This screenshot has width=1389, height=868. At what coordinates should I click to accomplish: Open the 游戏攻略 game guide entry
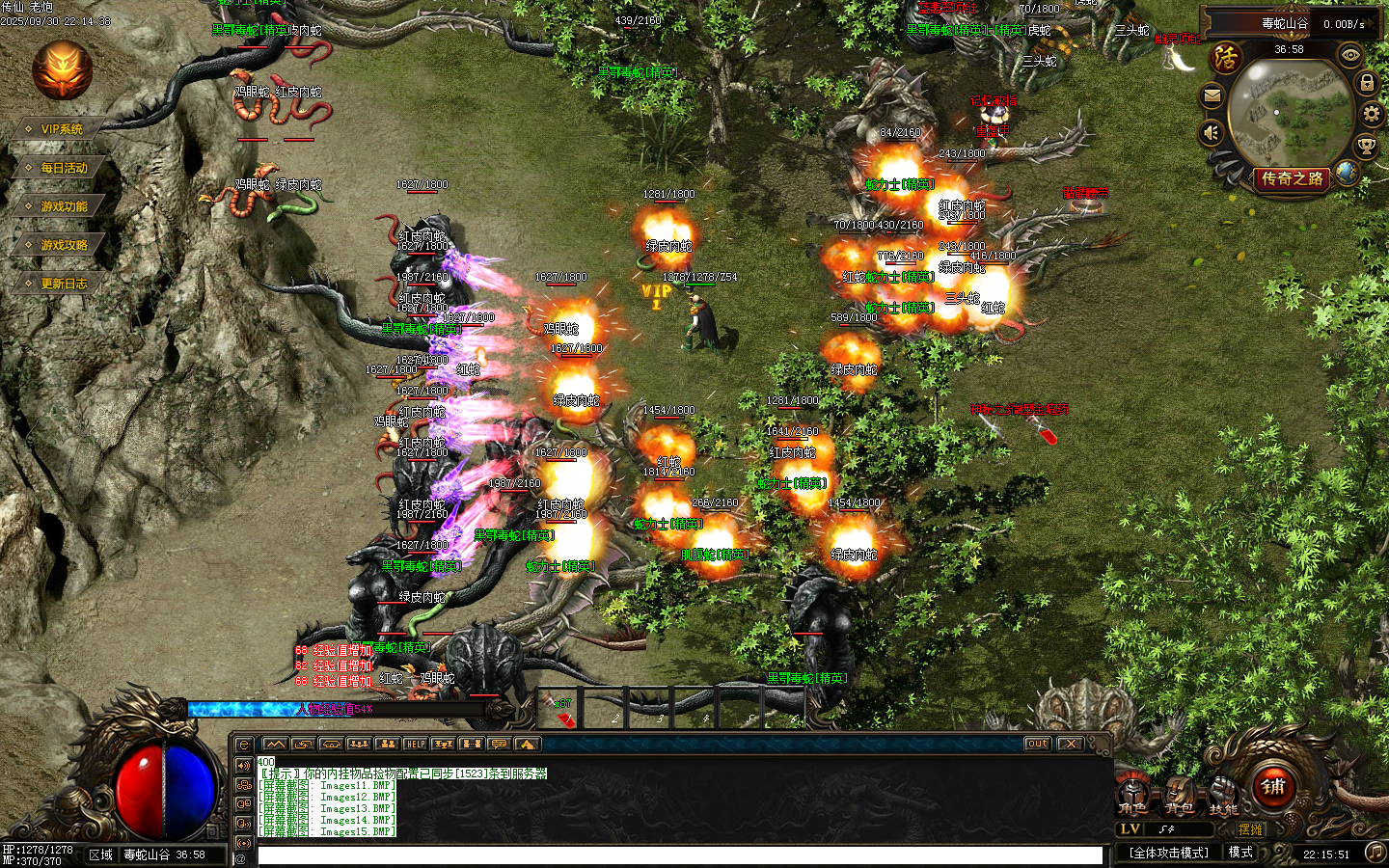[x=64, y=245]
